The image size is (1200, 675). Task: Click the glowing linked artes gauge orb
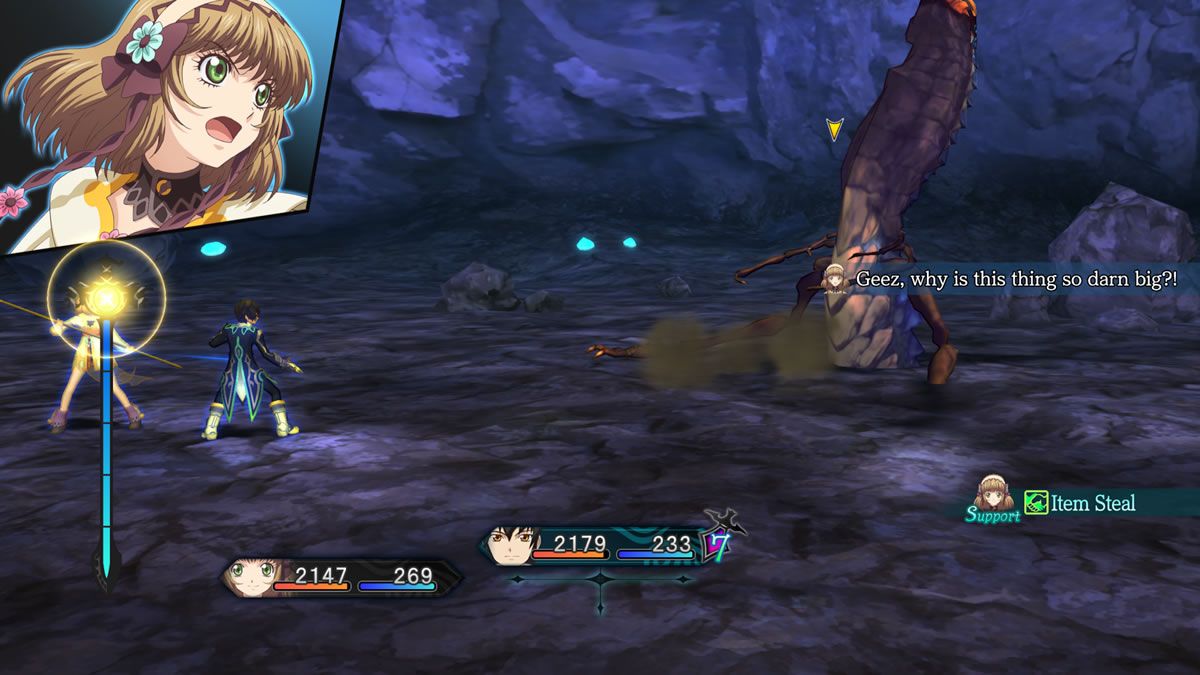click(x=105, y=297)
